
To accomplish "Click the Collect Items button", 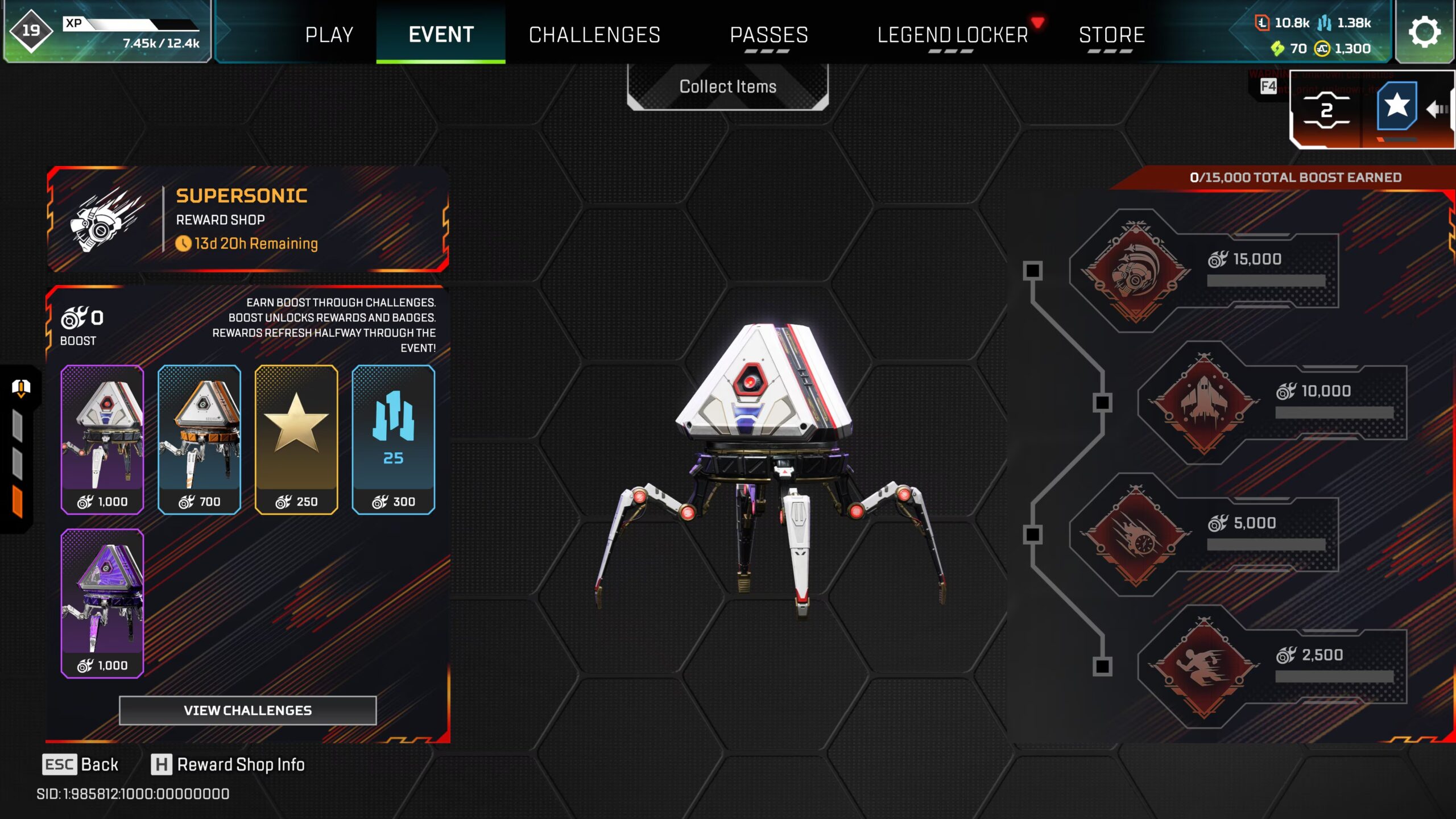I will [727, 86].
